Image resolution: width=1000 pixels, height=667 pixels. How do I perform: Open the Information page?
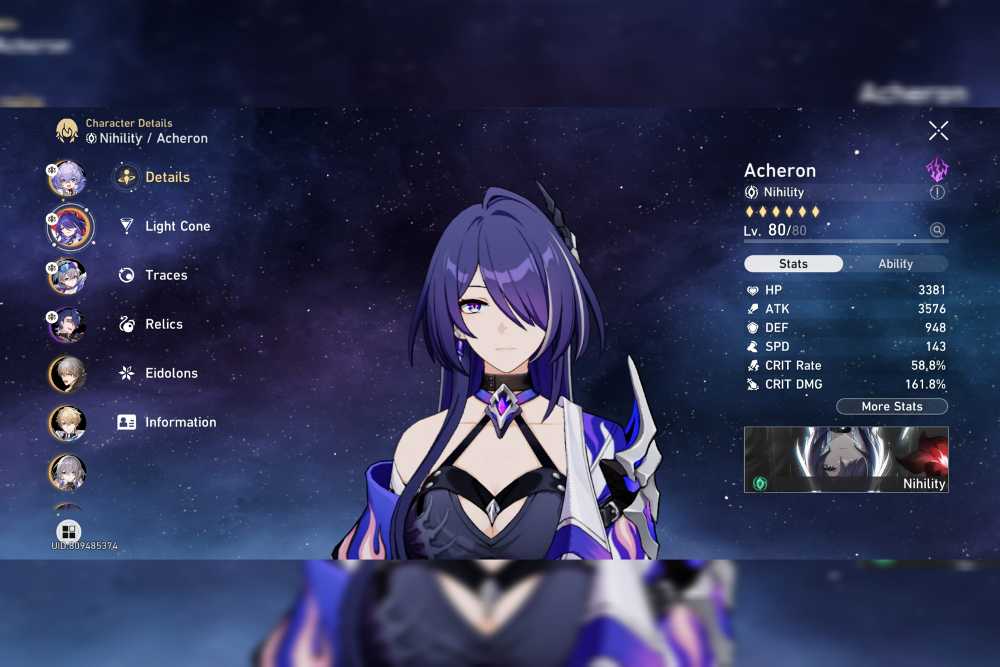point(180,422)
